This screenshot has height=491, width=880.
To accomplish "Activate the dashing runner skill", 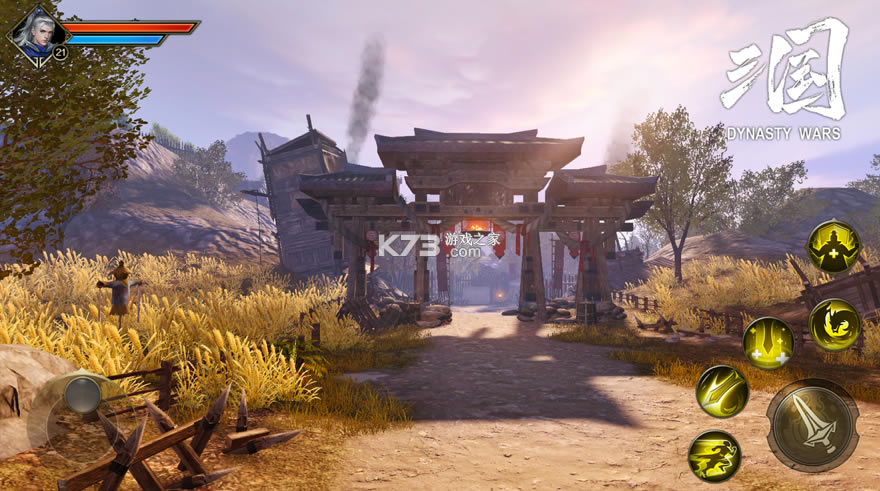I will pyautogui.click(x=714, y=456).
